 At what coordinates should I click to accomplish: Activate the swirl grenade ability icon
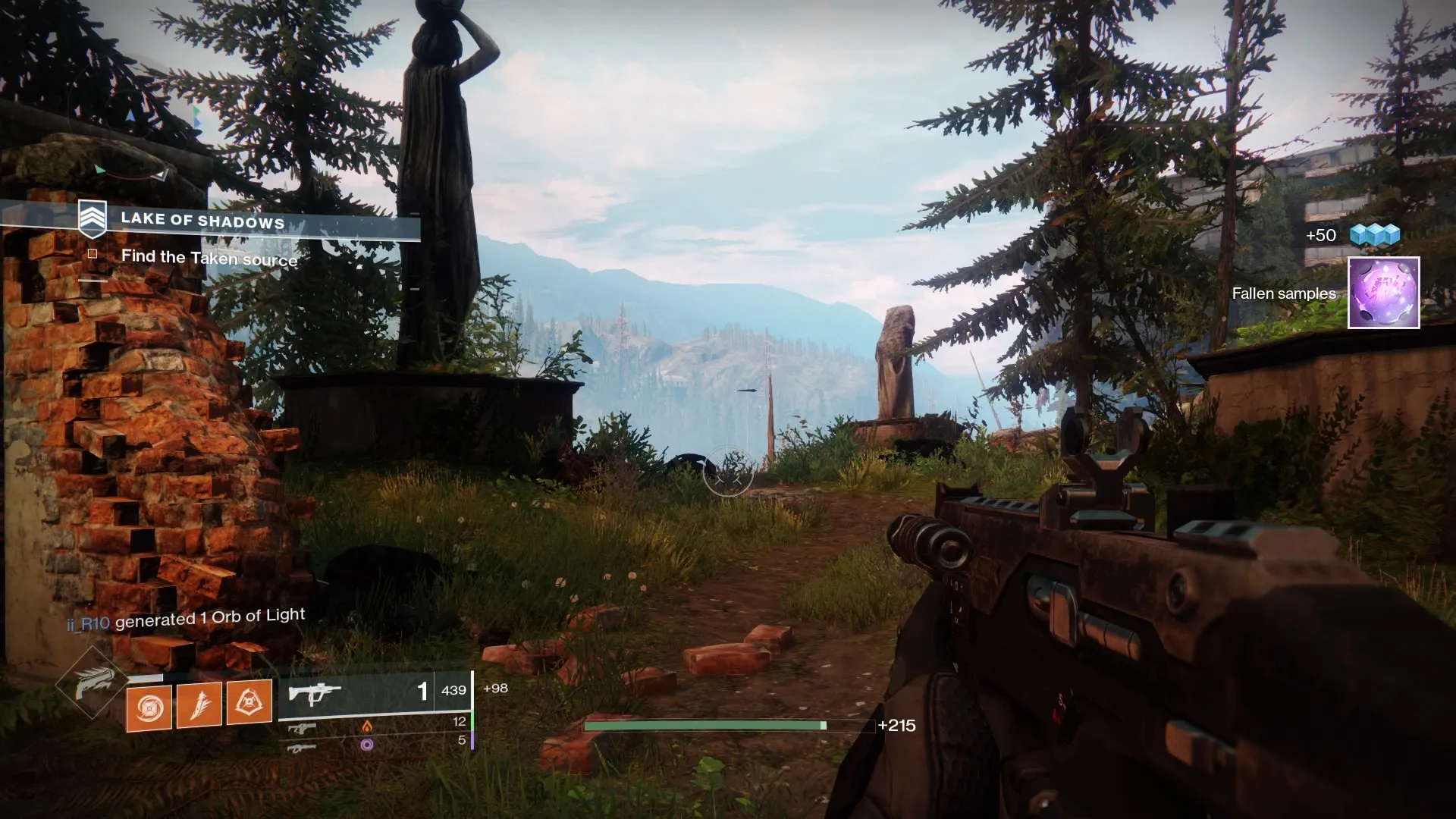[149, 708]
